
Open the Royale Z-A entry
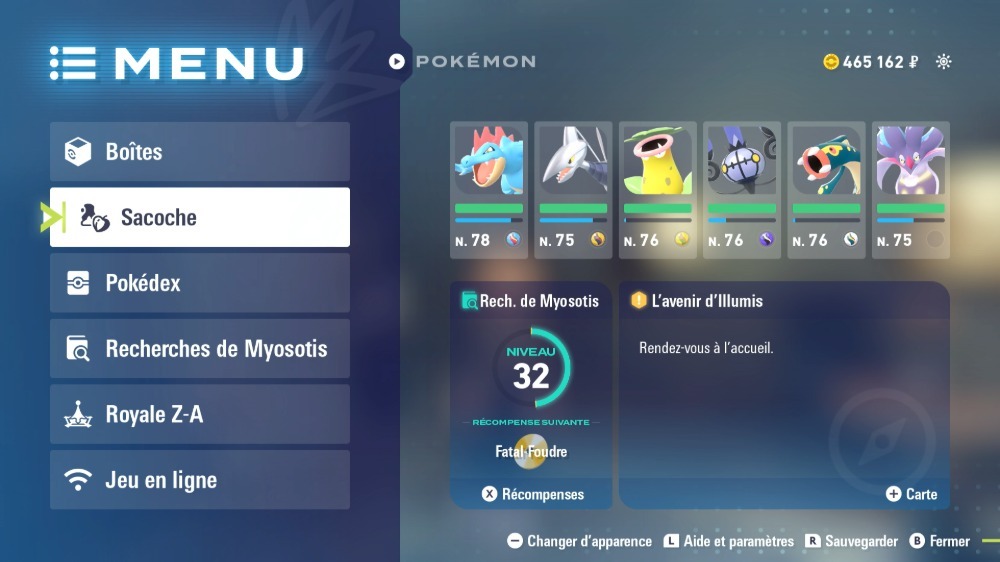[200, 414]
